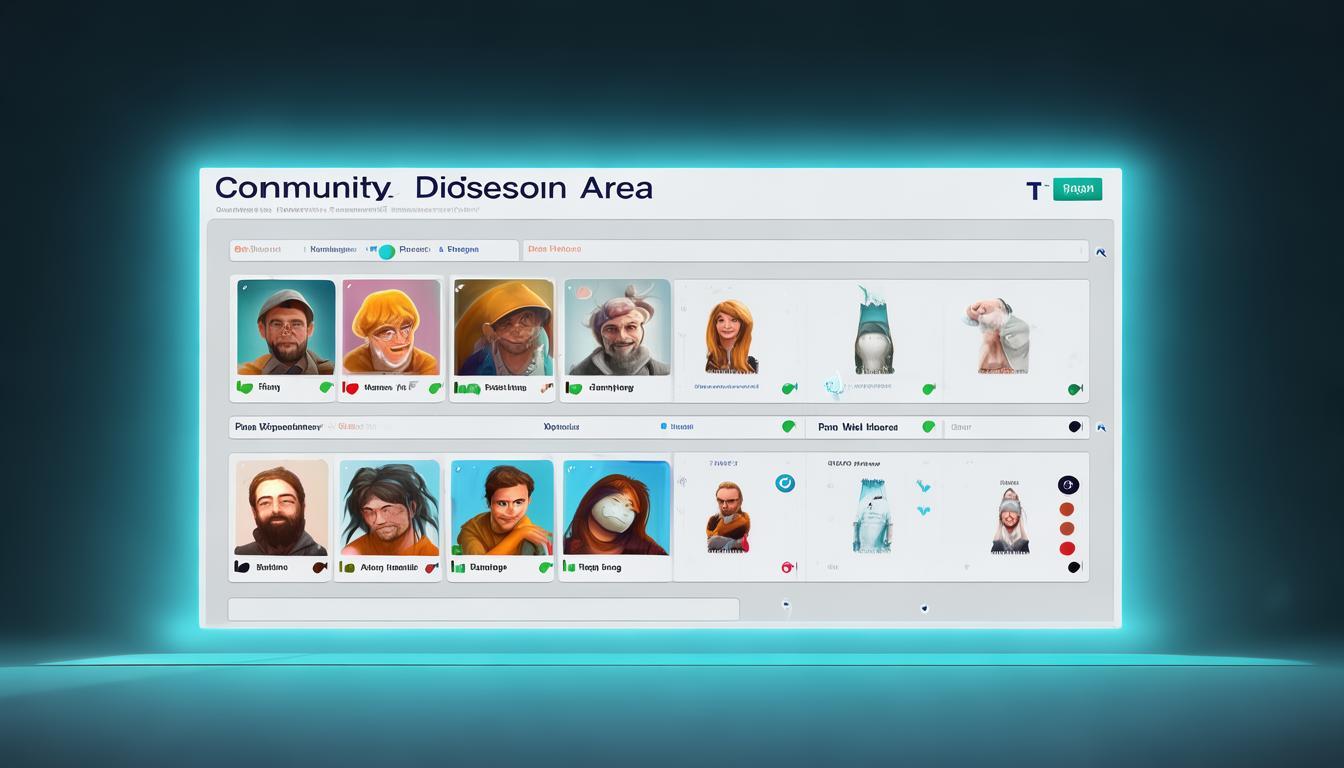Select the white-masked red-haired character card
Viewport: 1344px width, 768px height.
[x=616, y=507]
